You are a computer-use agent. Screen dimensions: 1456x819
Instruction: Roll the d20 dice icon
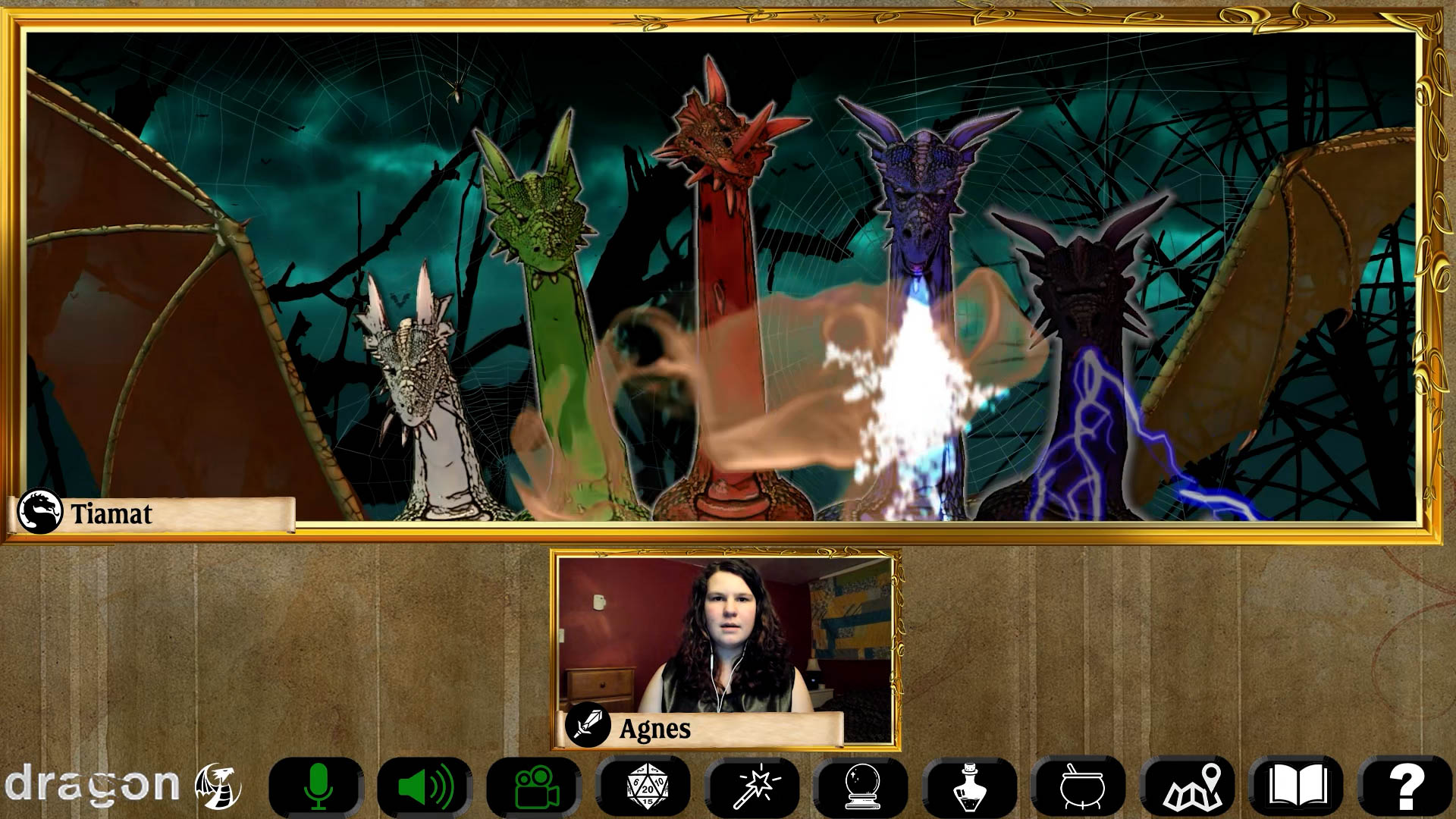(644, 786)
